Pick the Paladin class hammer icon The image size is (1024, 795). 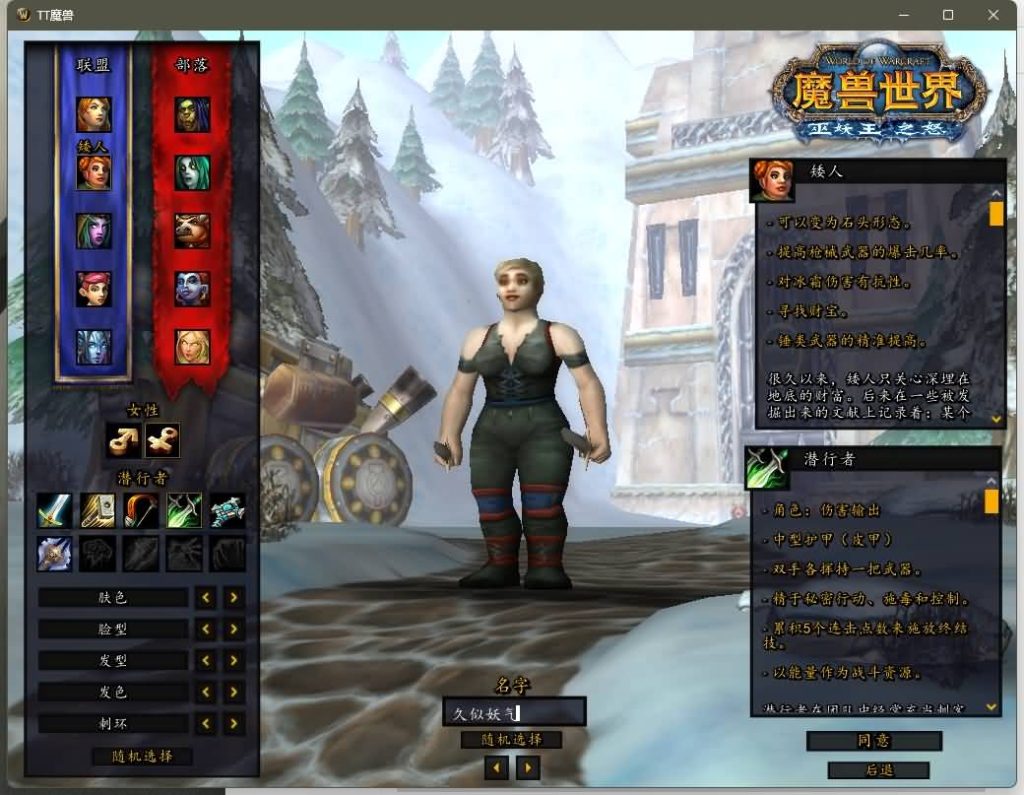coord(97,510)
